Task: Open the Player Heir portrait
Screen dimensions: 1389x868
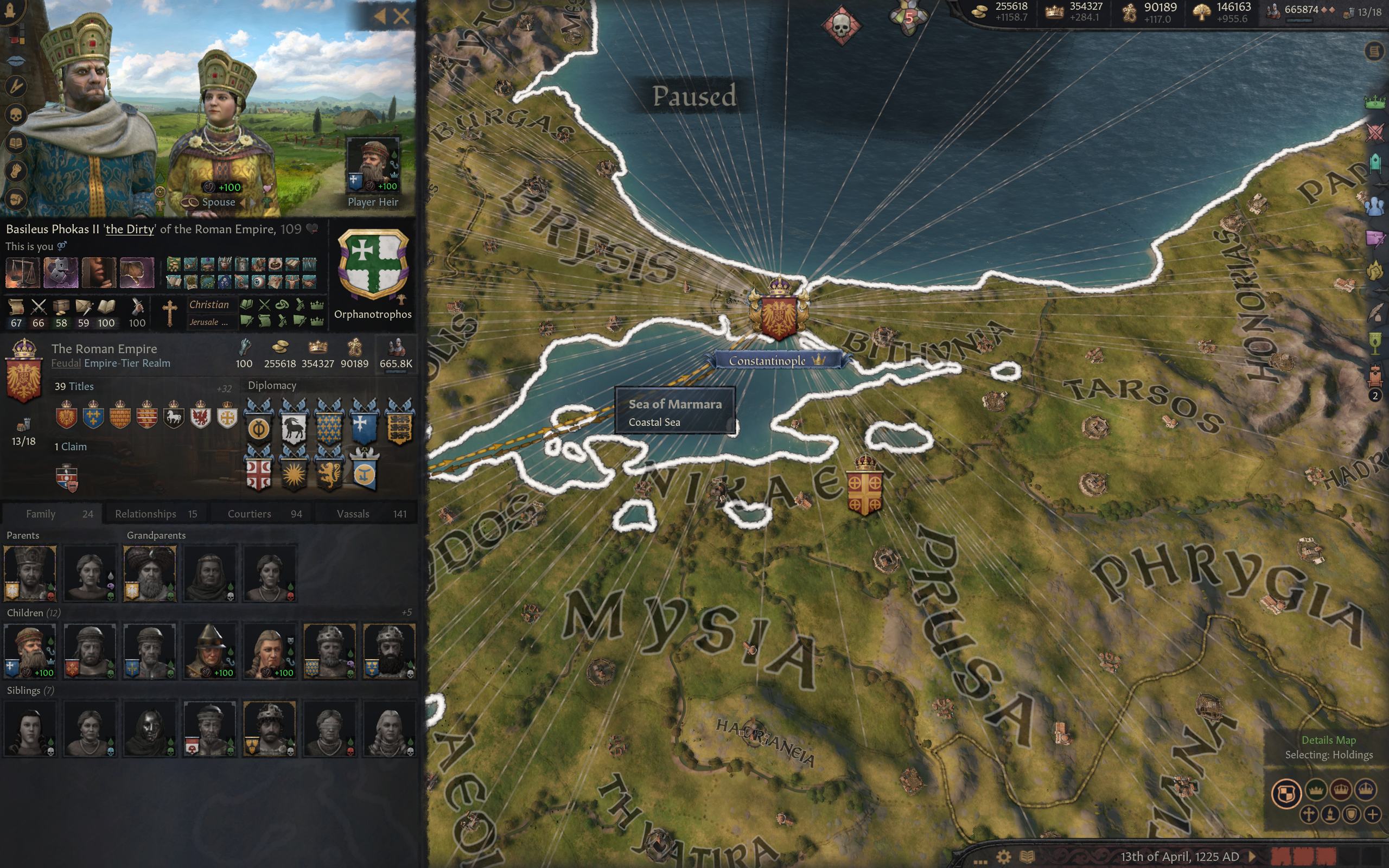Action: coord(373,164)
